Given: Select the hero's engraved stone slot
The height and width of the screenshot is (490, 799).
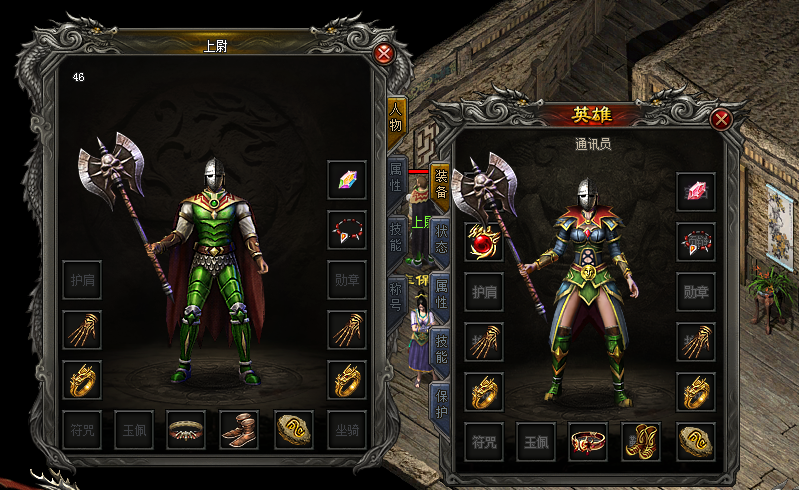Looking at the screenshot, I should (696, 441).
